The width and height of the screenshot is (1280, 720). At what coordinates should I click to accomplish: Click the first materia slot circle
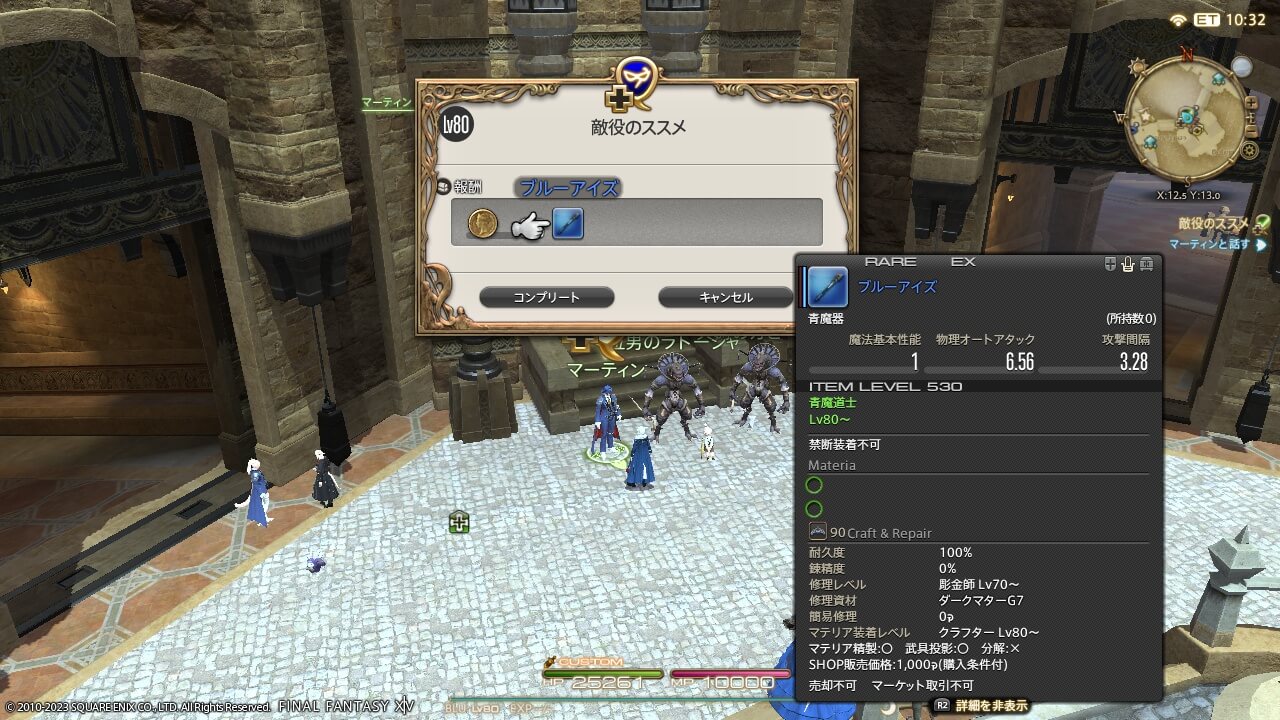click(814, 485)
